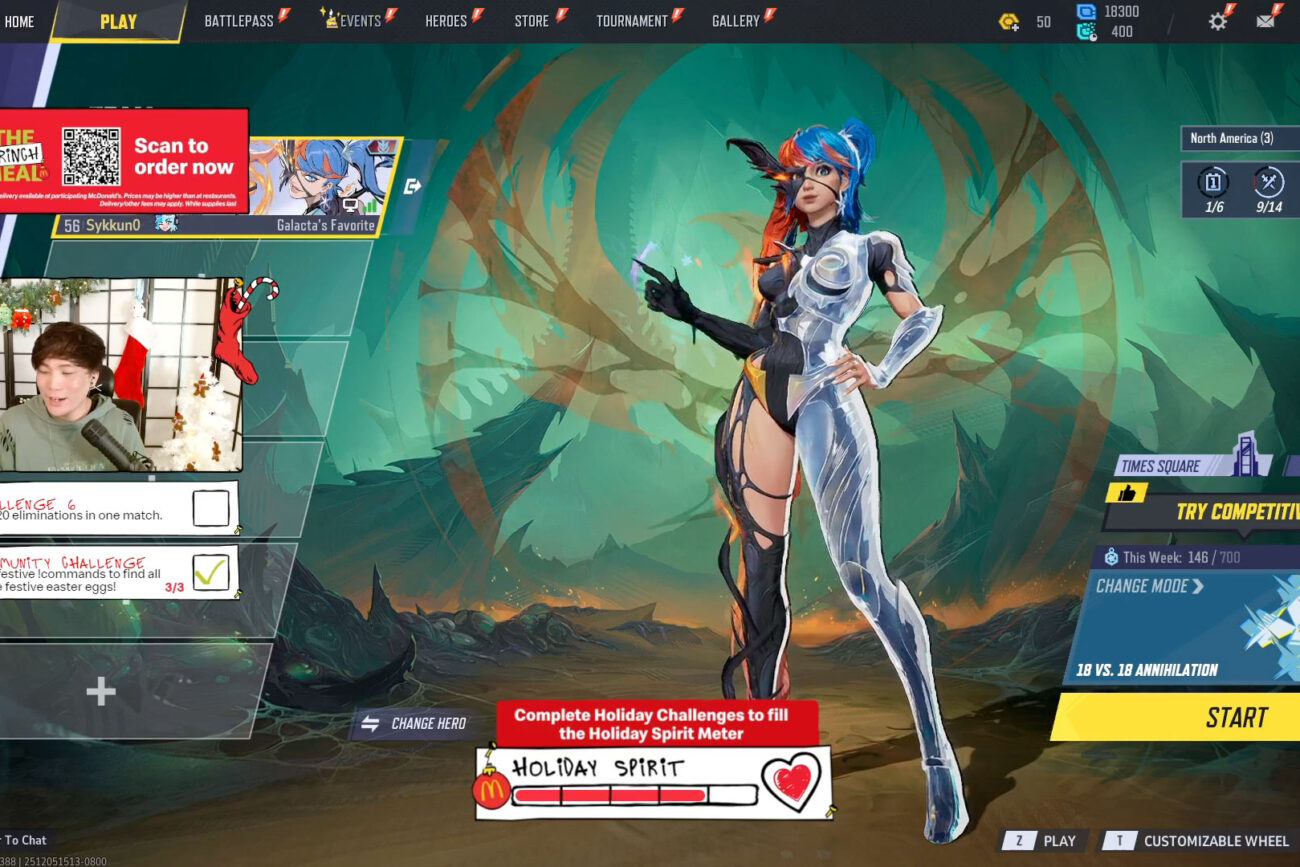Screen dimensions: 1300x867
Task: Leave the team using the exit arrow icon
Action: pyautogui.click(x=412, y=186)
